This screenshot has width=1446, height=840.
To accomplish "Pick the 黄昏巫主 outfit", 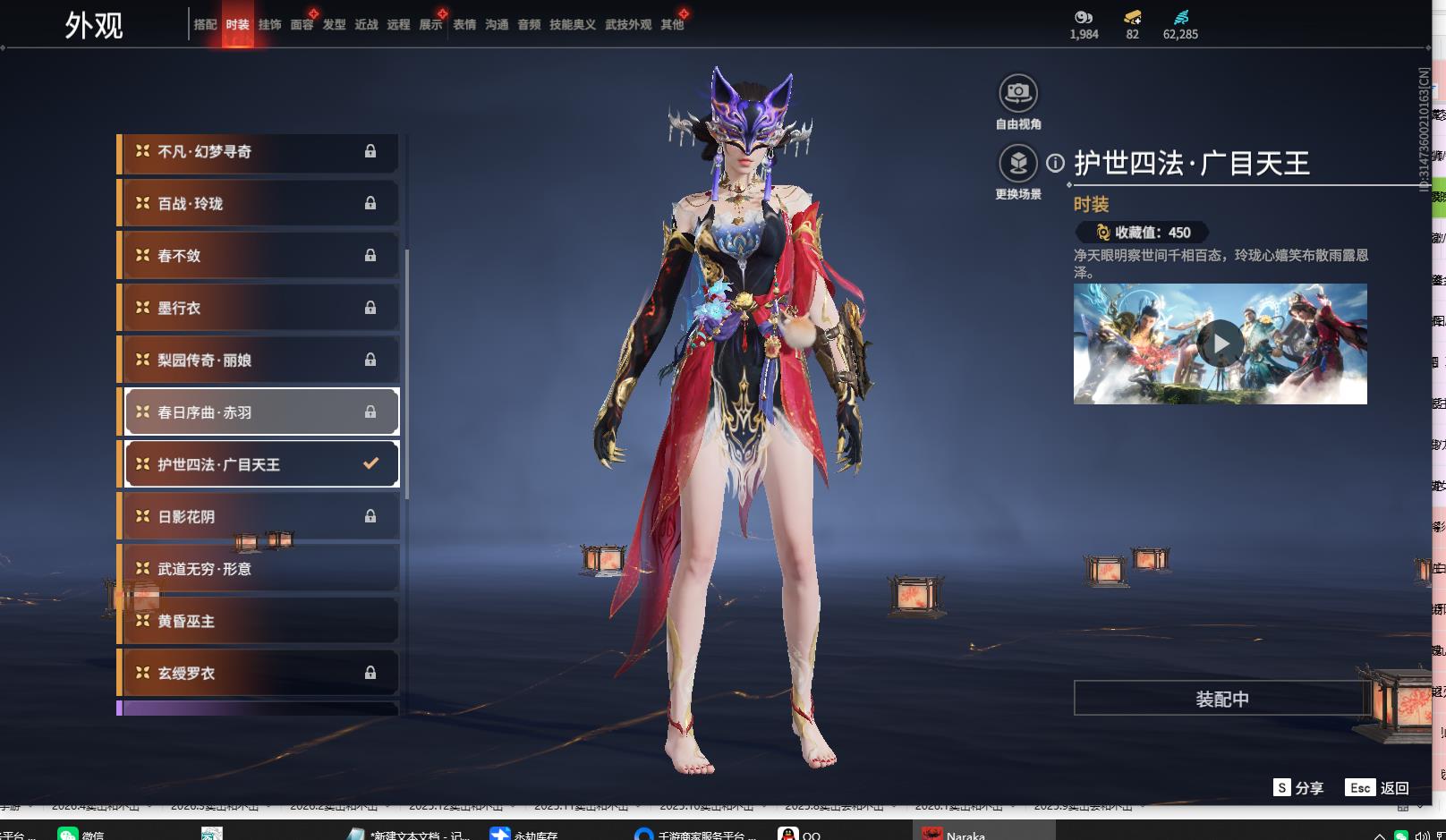I will tap(259, 621).
